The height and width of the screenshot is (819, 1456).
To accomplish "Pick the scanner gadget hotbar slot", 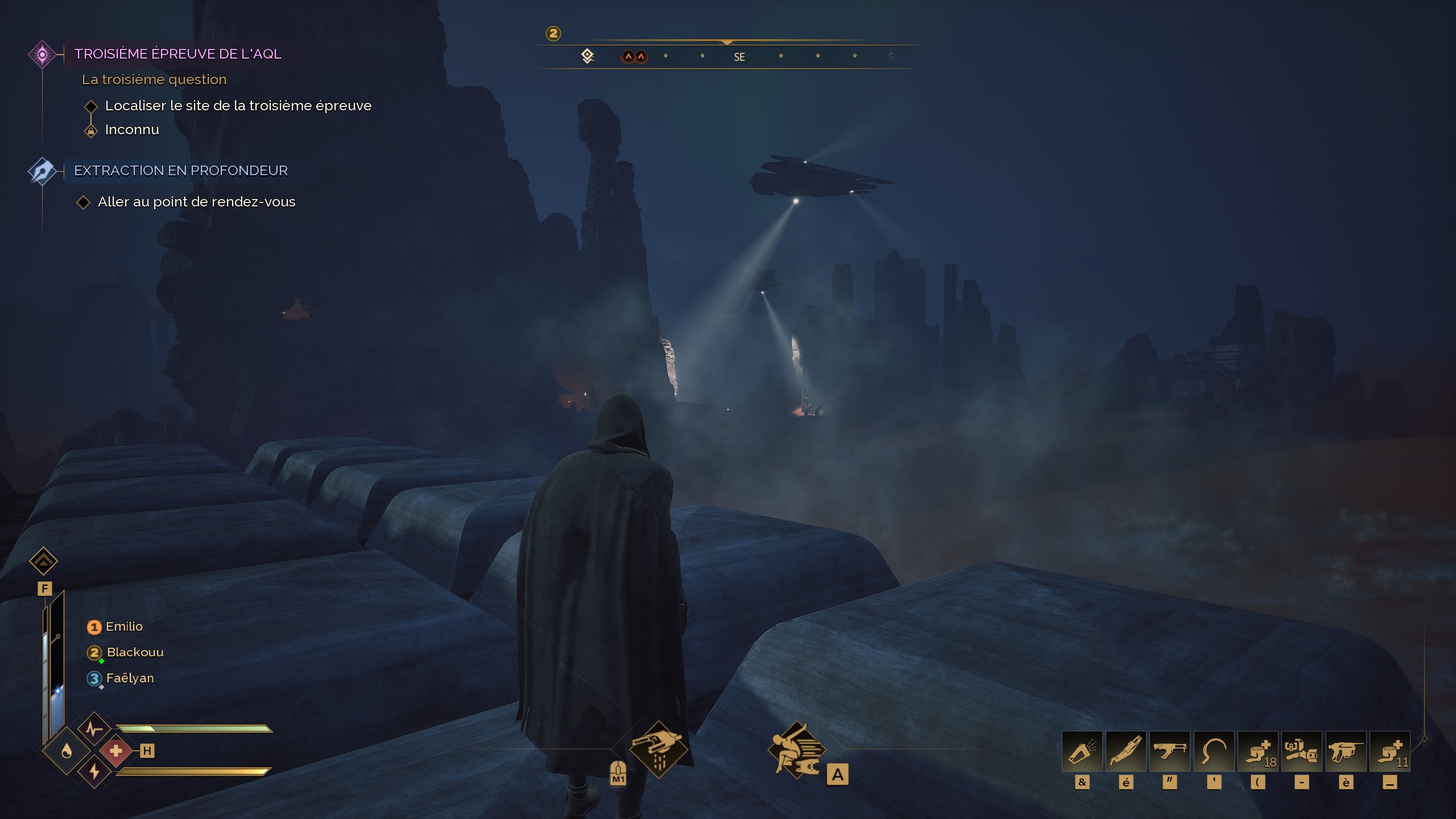I will coord(1301,751).
